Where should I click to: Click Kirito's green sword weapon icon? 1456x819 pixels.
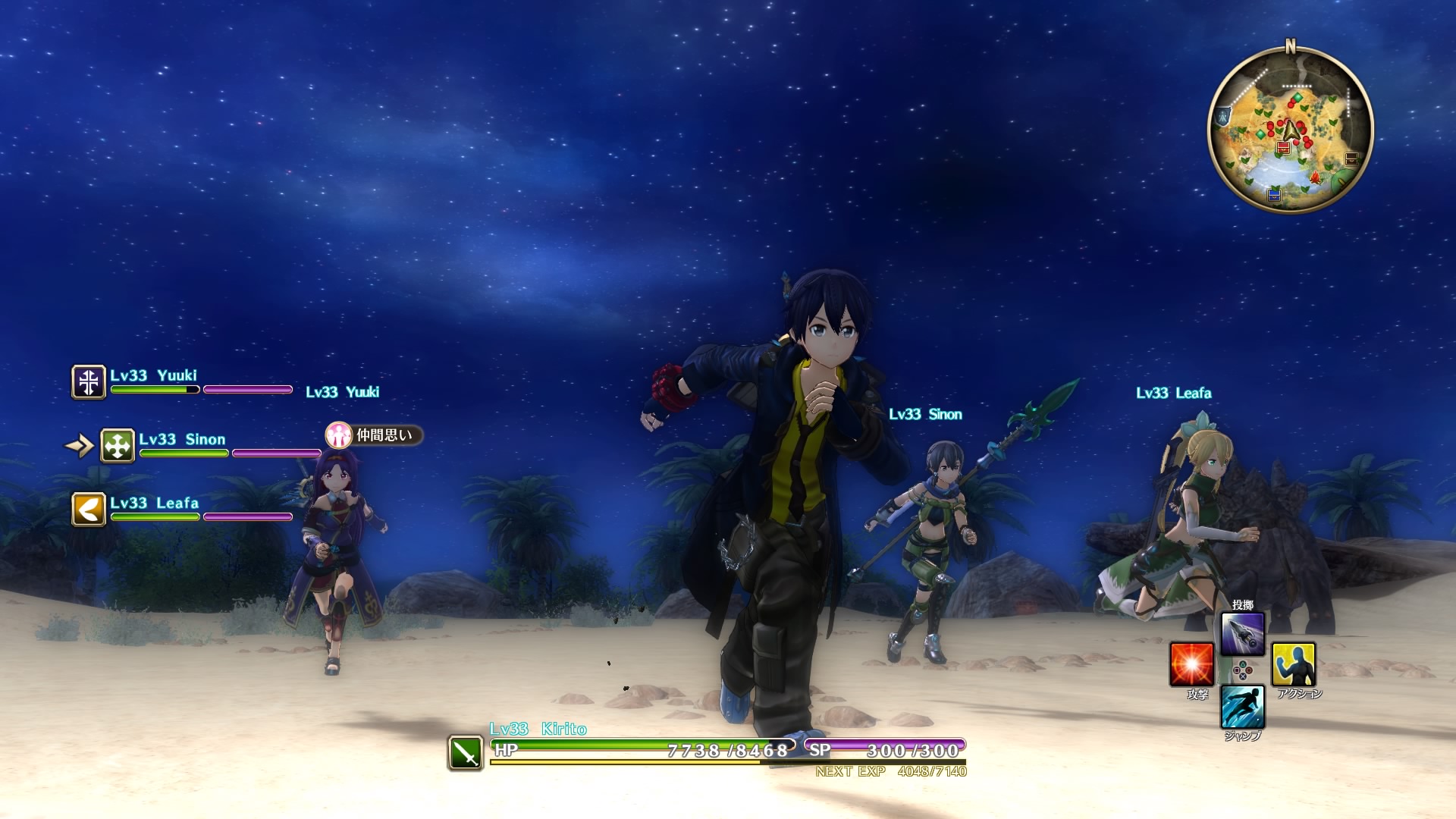point(466,753)
